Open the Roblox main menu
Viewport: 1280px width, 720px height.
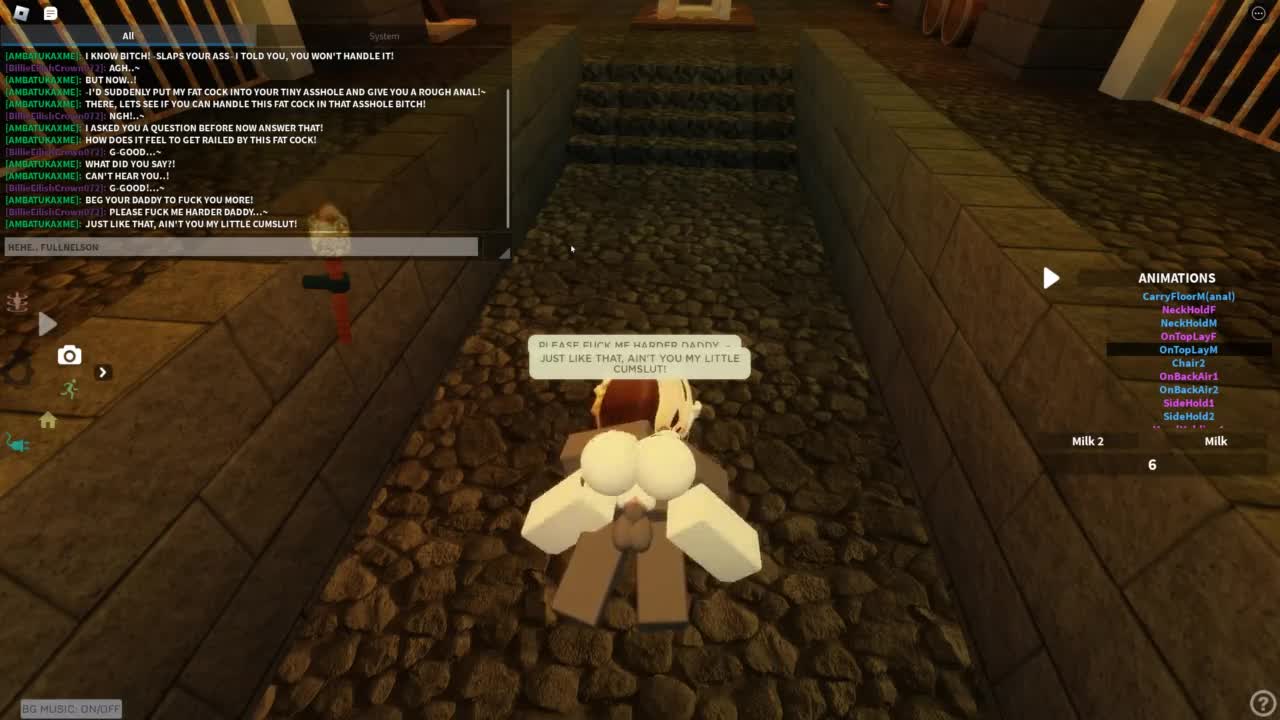[x=21, y=12]
